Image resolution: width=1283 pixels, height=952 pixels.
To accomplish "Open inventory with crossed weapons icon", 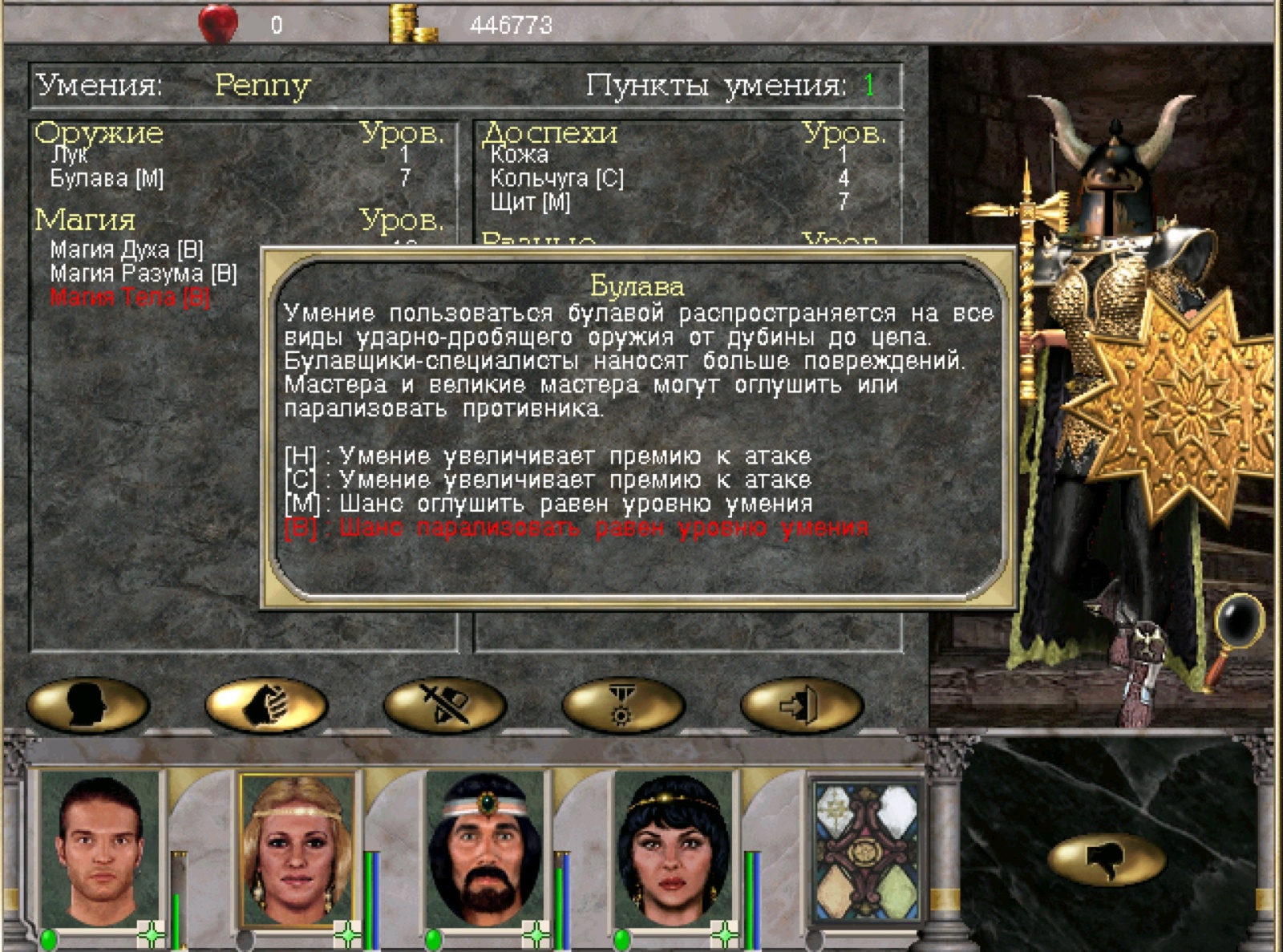I will point(444,704).
